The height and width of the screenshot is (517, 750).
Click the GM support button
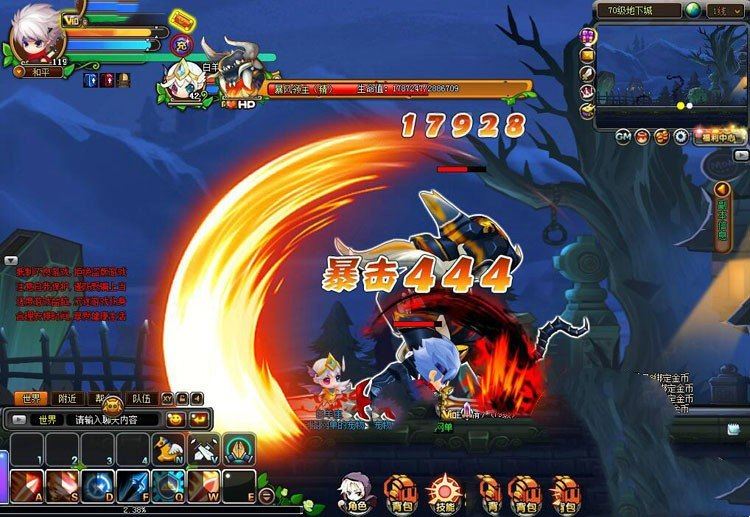click(623, 137)
